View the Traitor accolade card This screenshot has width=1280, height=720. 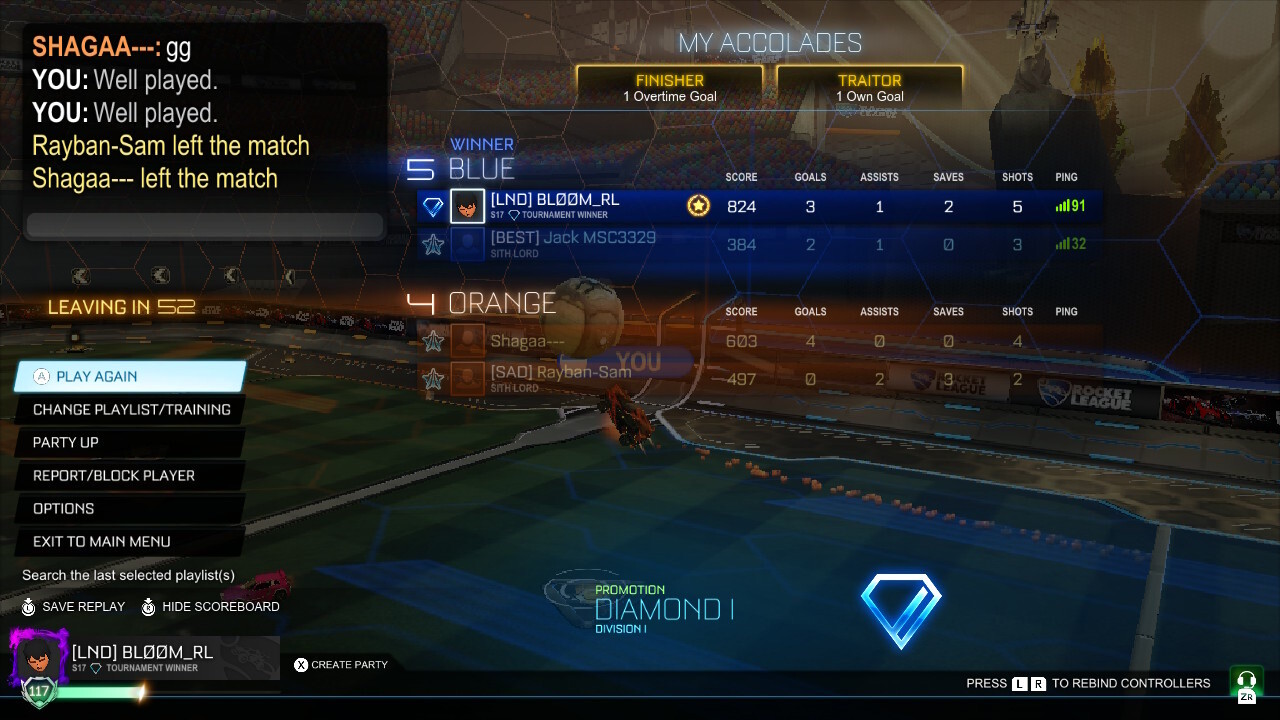coord(869,88)
